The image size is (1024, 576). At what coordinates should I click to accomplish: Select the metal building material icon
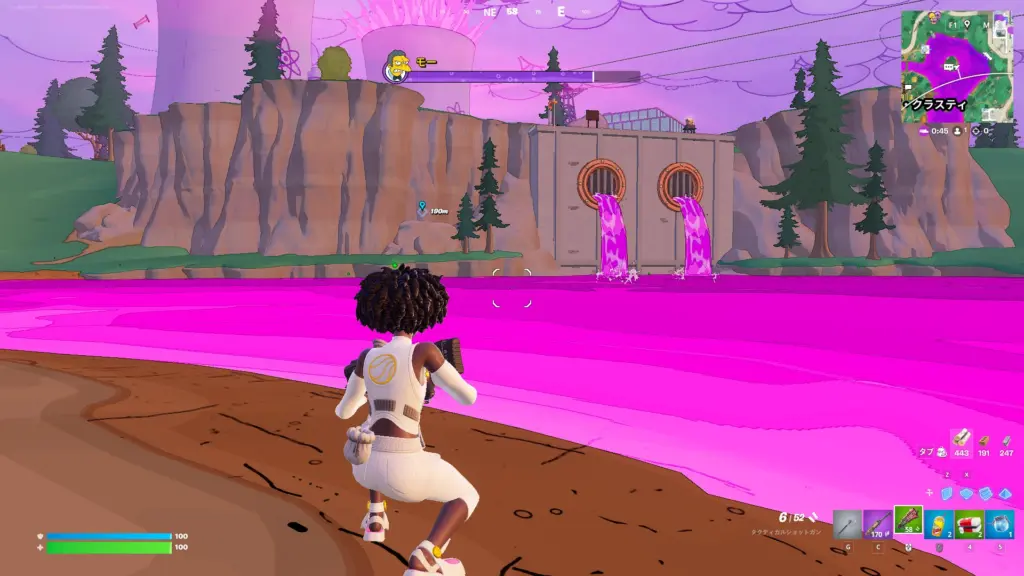[x=1006, y=440]
